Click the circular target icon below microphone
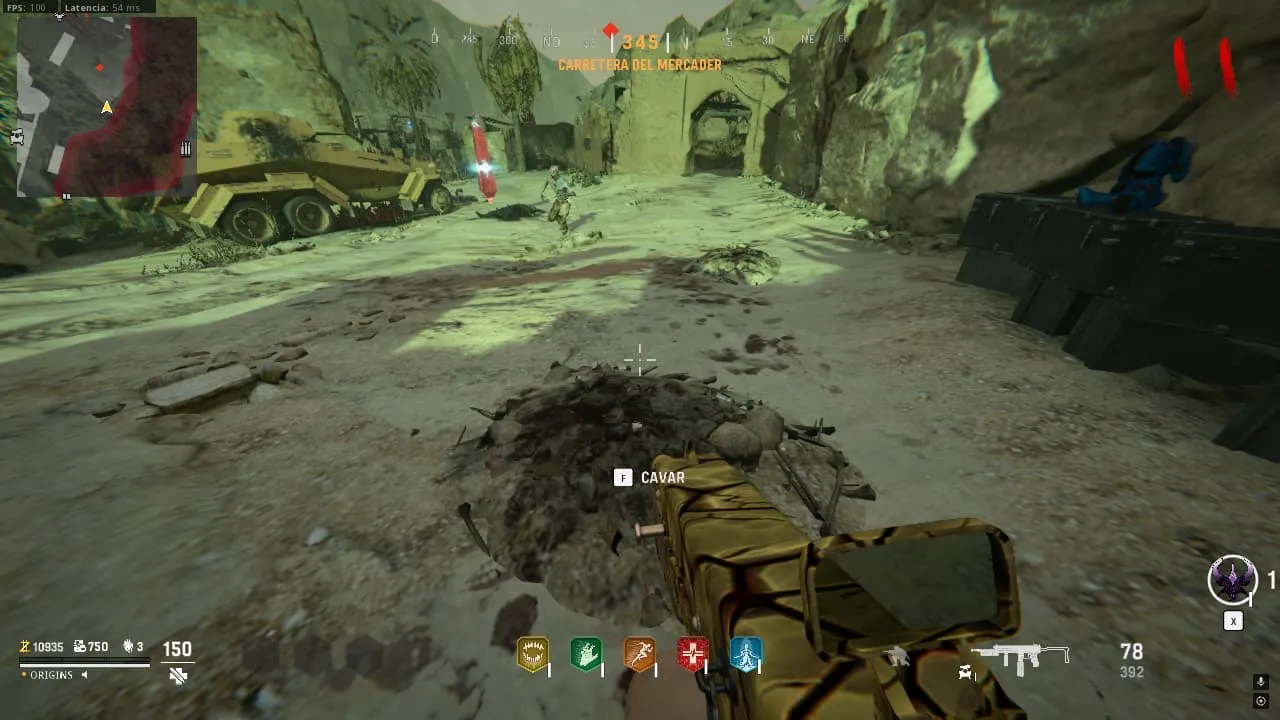This screenshot has width=1280, height=720. coord(1261,701)
